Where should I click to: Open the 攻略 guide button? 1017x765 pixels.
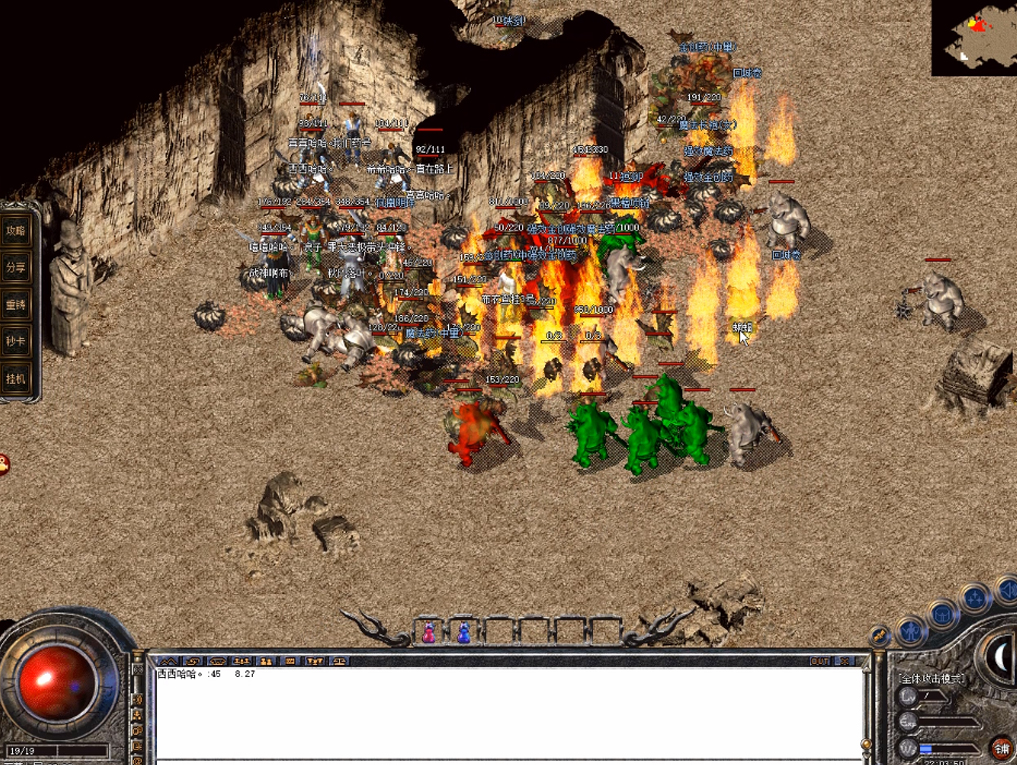pos(15,230)
